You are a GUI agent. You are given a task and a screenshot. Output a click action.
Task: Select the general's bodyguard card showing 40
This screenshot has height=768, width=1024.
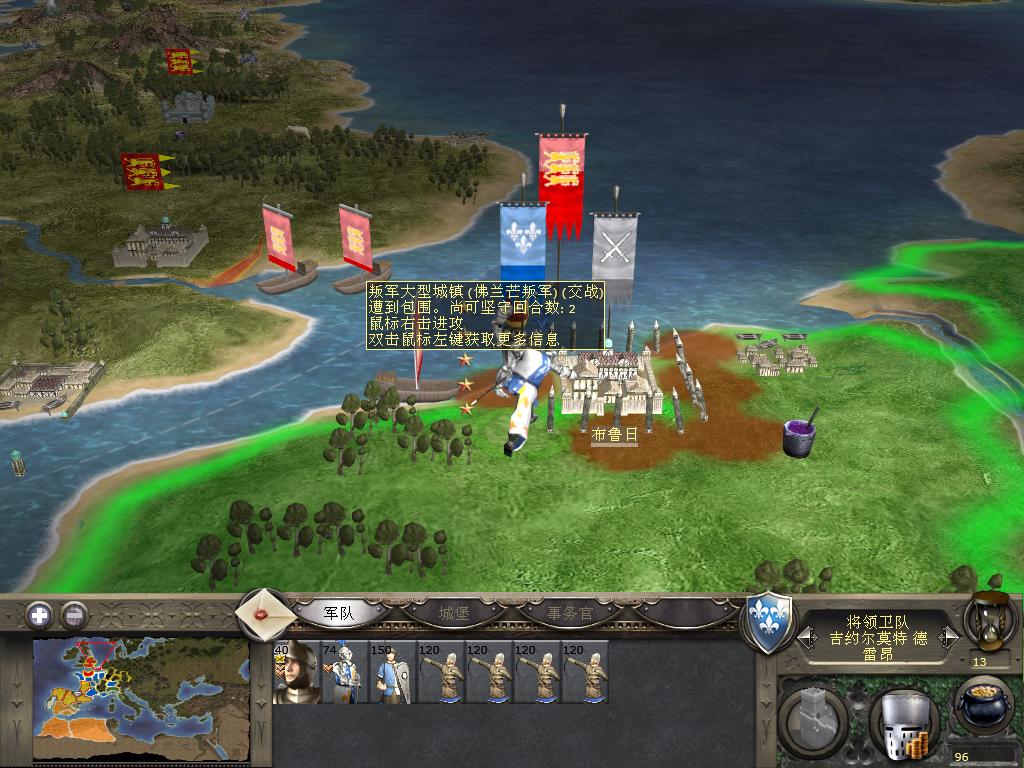[296, 672]
